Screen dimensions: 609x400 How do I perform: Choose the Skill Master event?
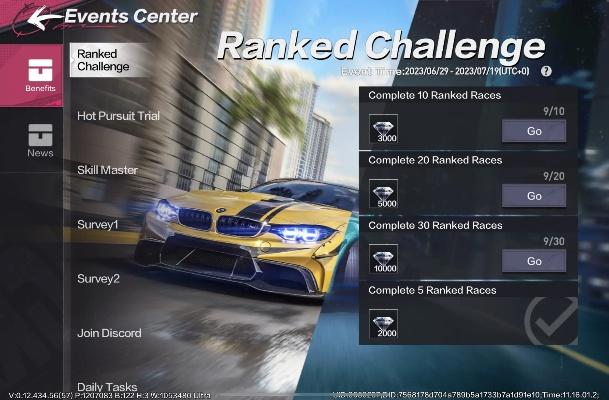pos(107,170)
